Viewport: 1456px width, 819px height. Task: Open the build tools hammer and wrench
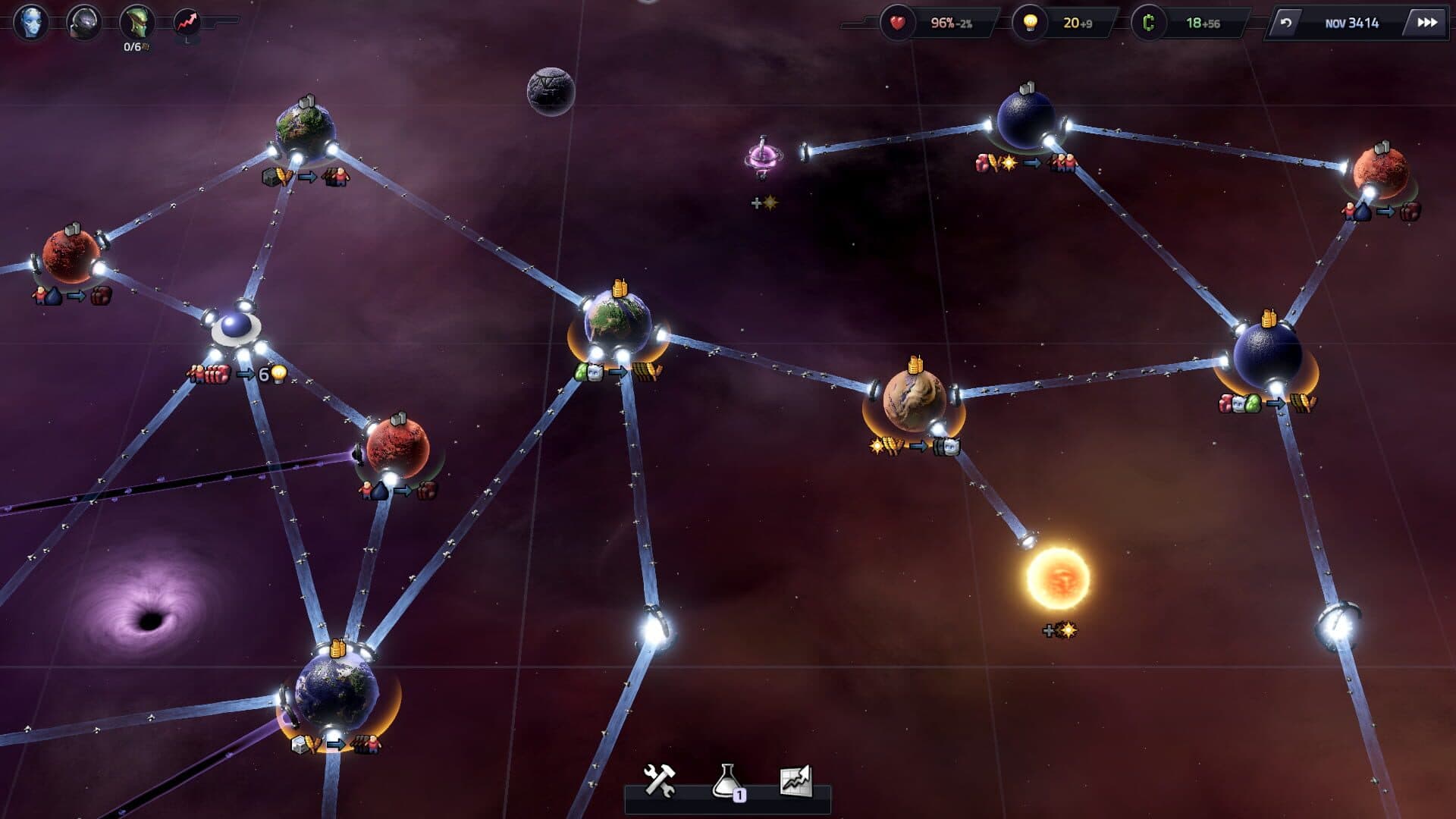[x=659, y=781]
